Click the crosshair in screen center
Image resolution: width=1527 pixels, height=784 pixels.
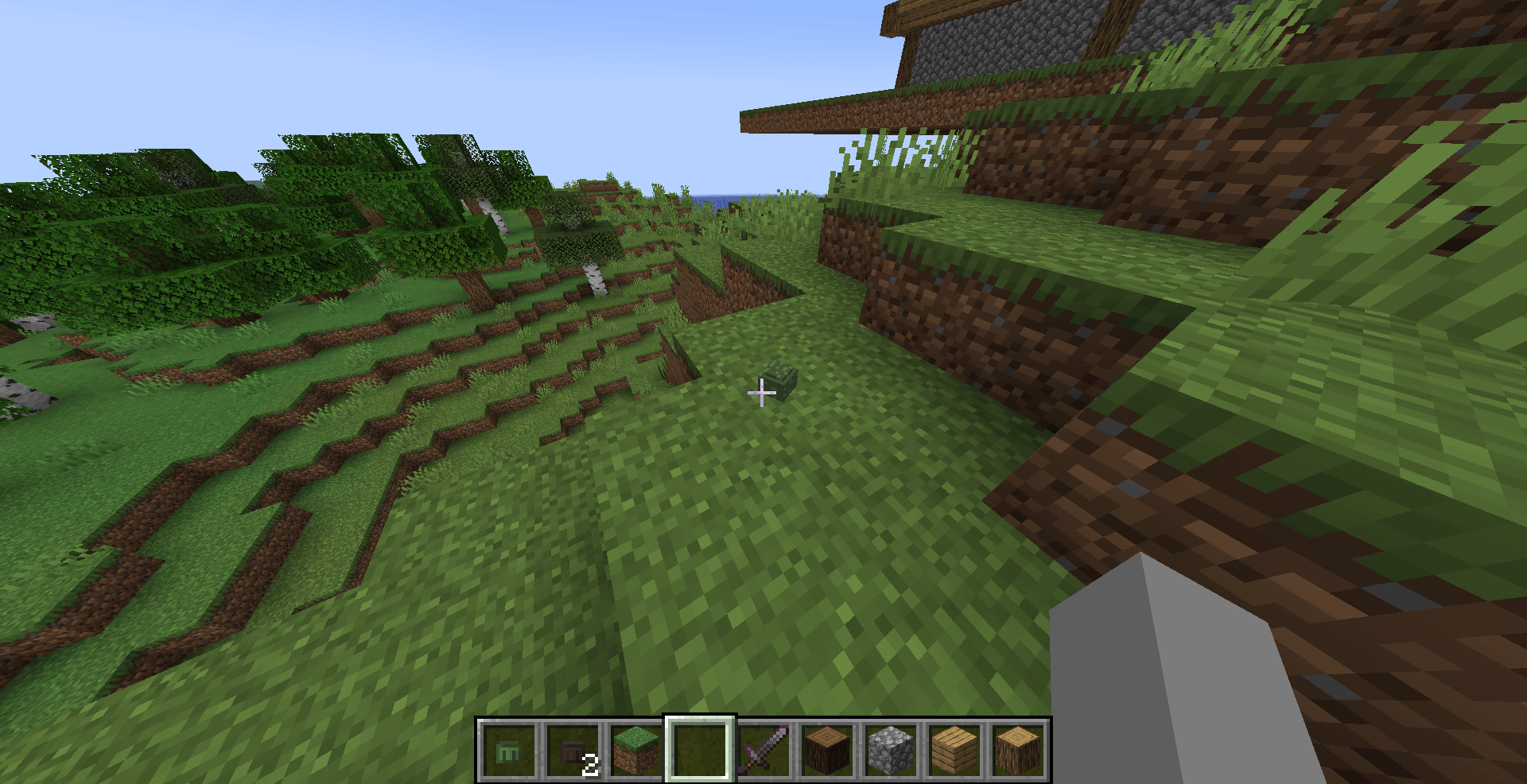[x=762, y=393]
